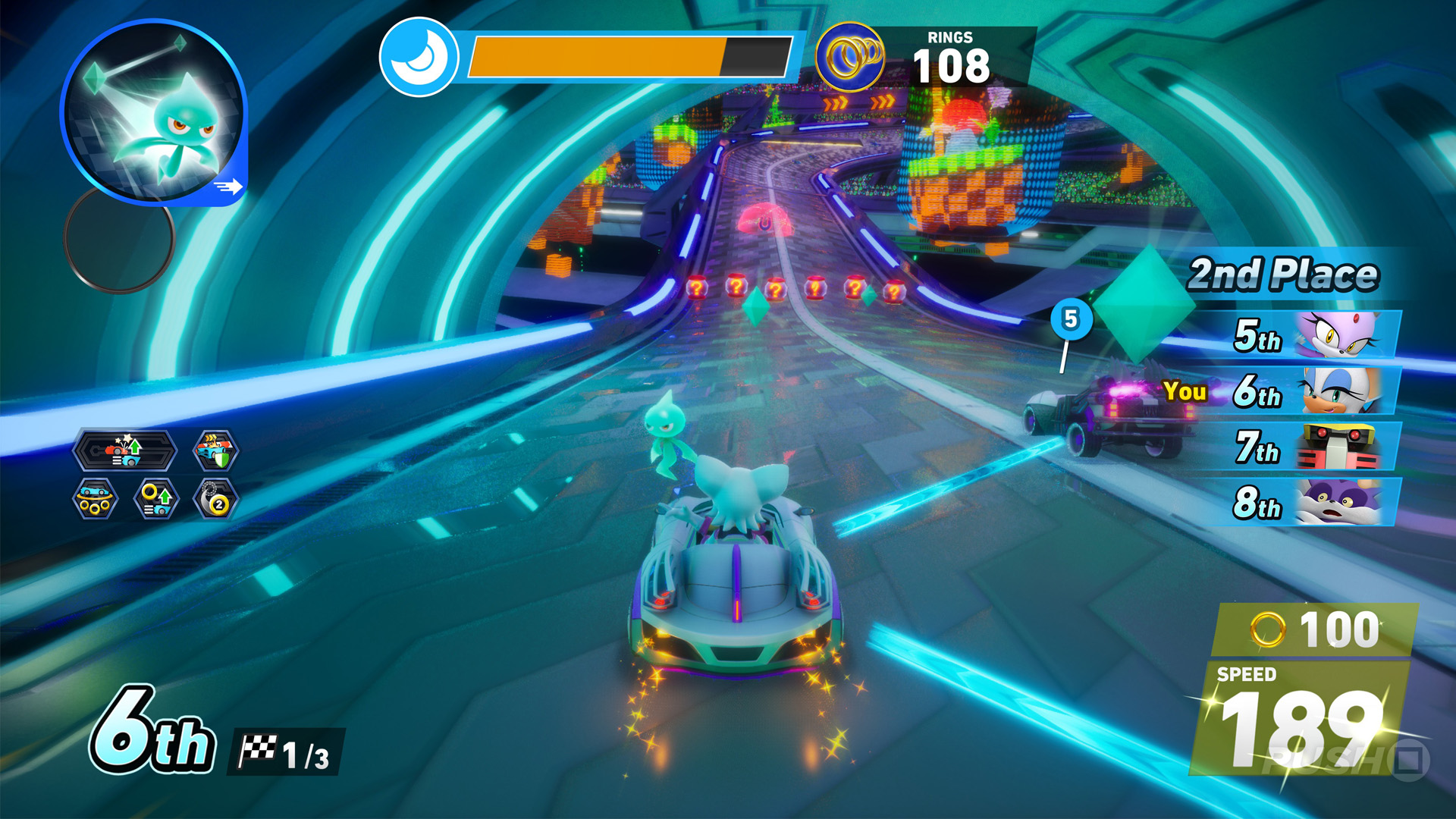Expand the item slot arrow indicator
The height and width of the screenshot is (819, 1456).
[230, 184]
